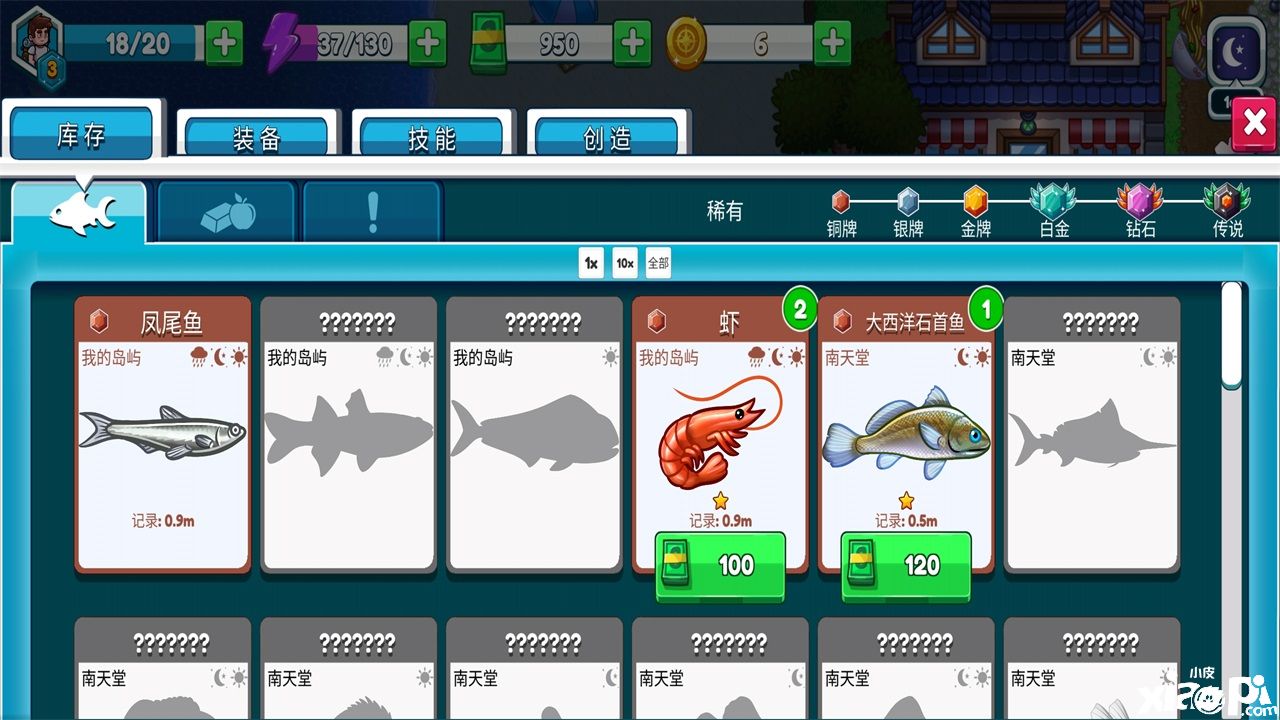
Task: Switch to the 库存 inventory tab
Action: [81, 135]
